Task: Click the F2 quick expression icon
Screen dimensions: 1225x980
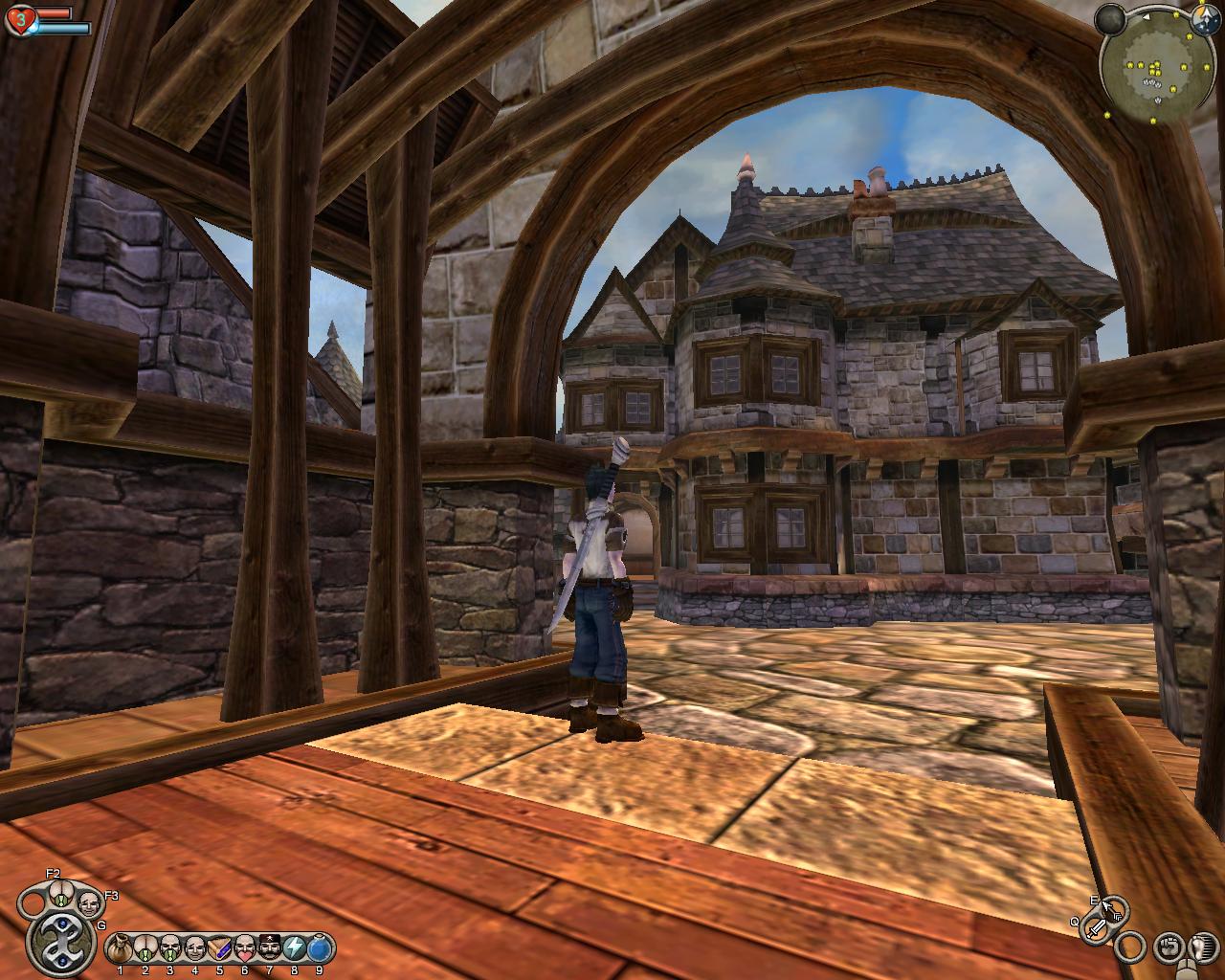Action: [x=59, y=894]
